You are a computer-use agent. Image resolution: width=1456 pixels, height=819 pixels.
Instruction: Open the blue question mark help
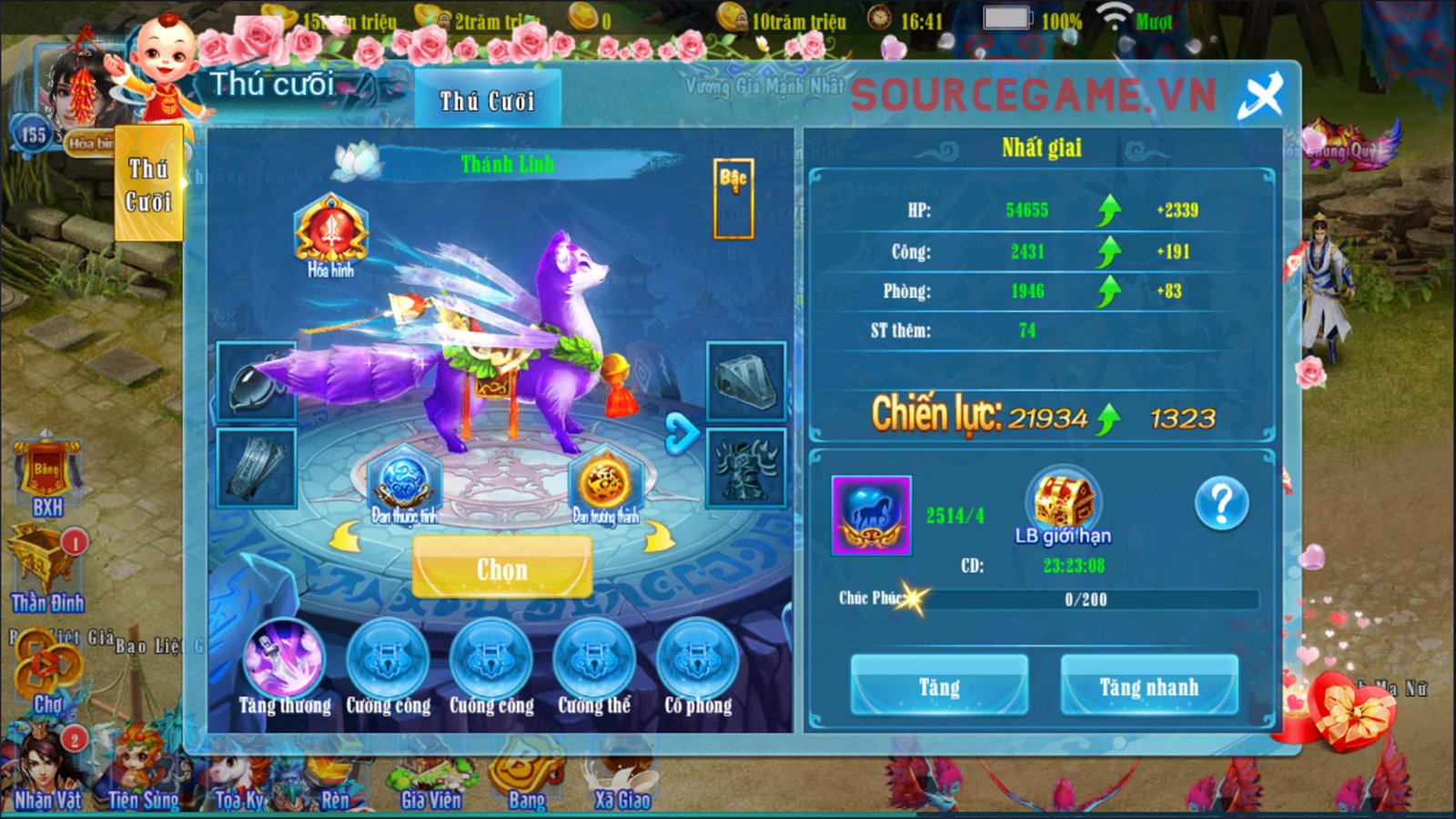point(1221,502)
